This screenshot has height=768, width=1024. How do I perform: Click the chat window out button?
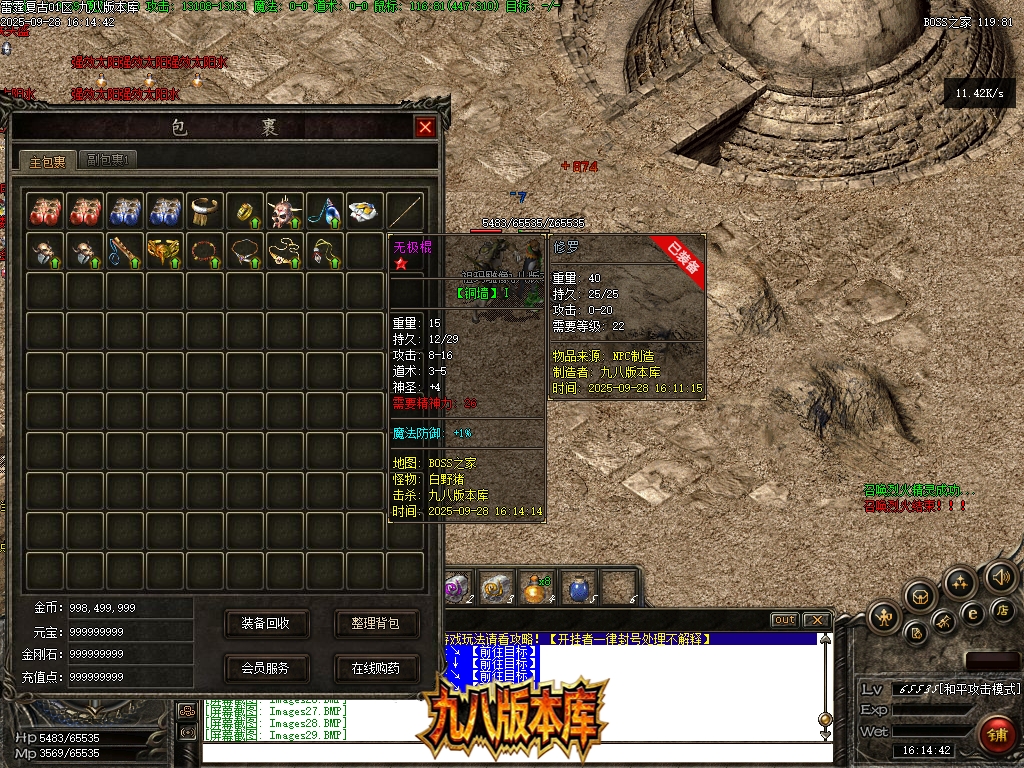point(784,620)
